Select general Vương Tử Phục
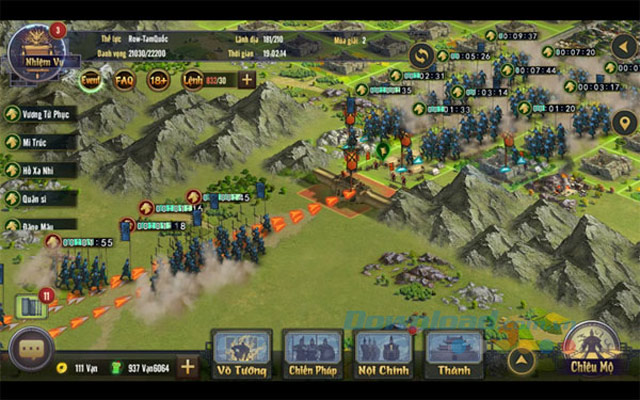Screen dimensions: 640x400 coord(40,115)
